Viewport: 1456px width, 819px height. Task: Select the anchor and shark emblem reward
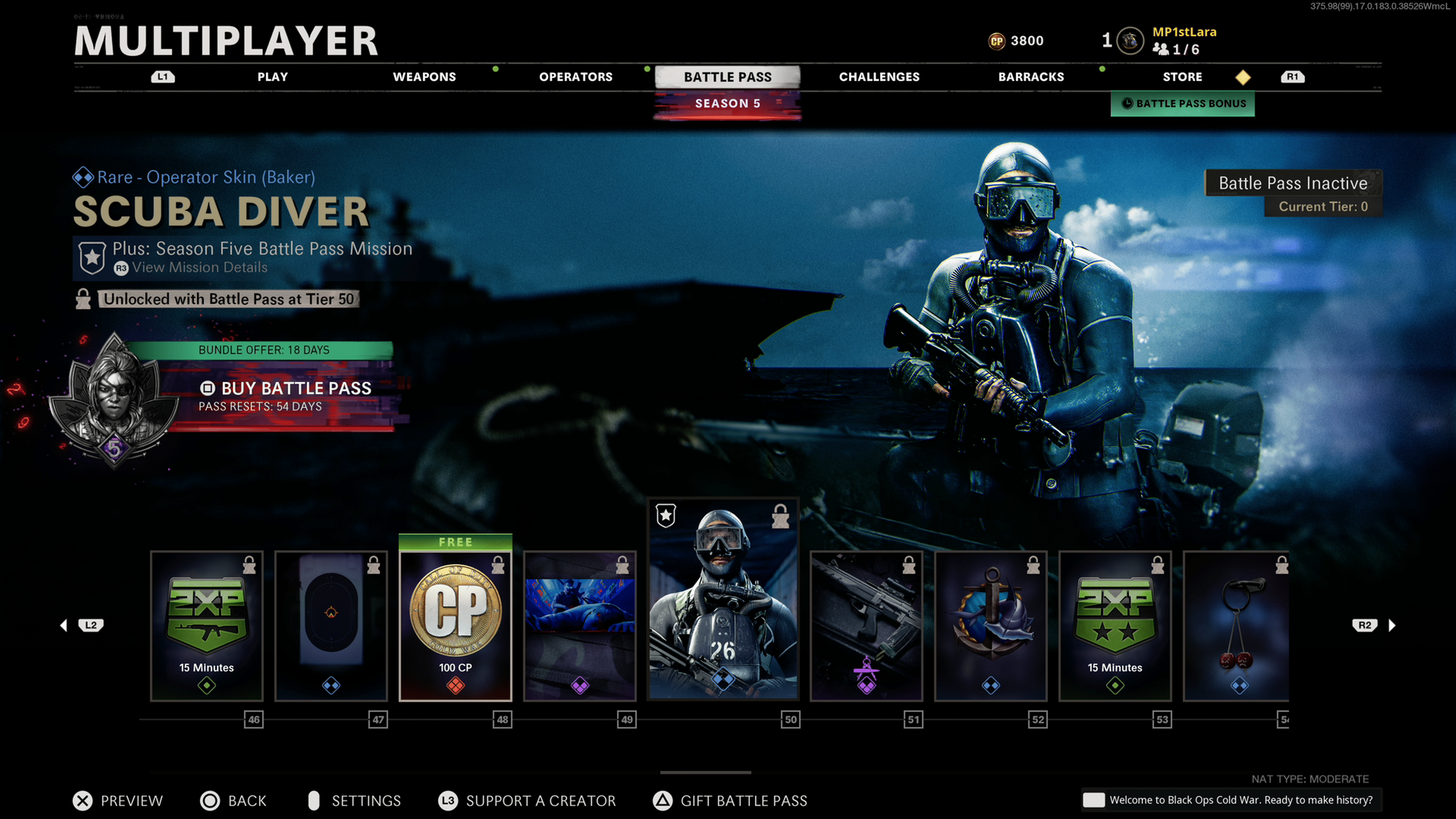990,626
